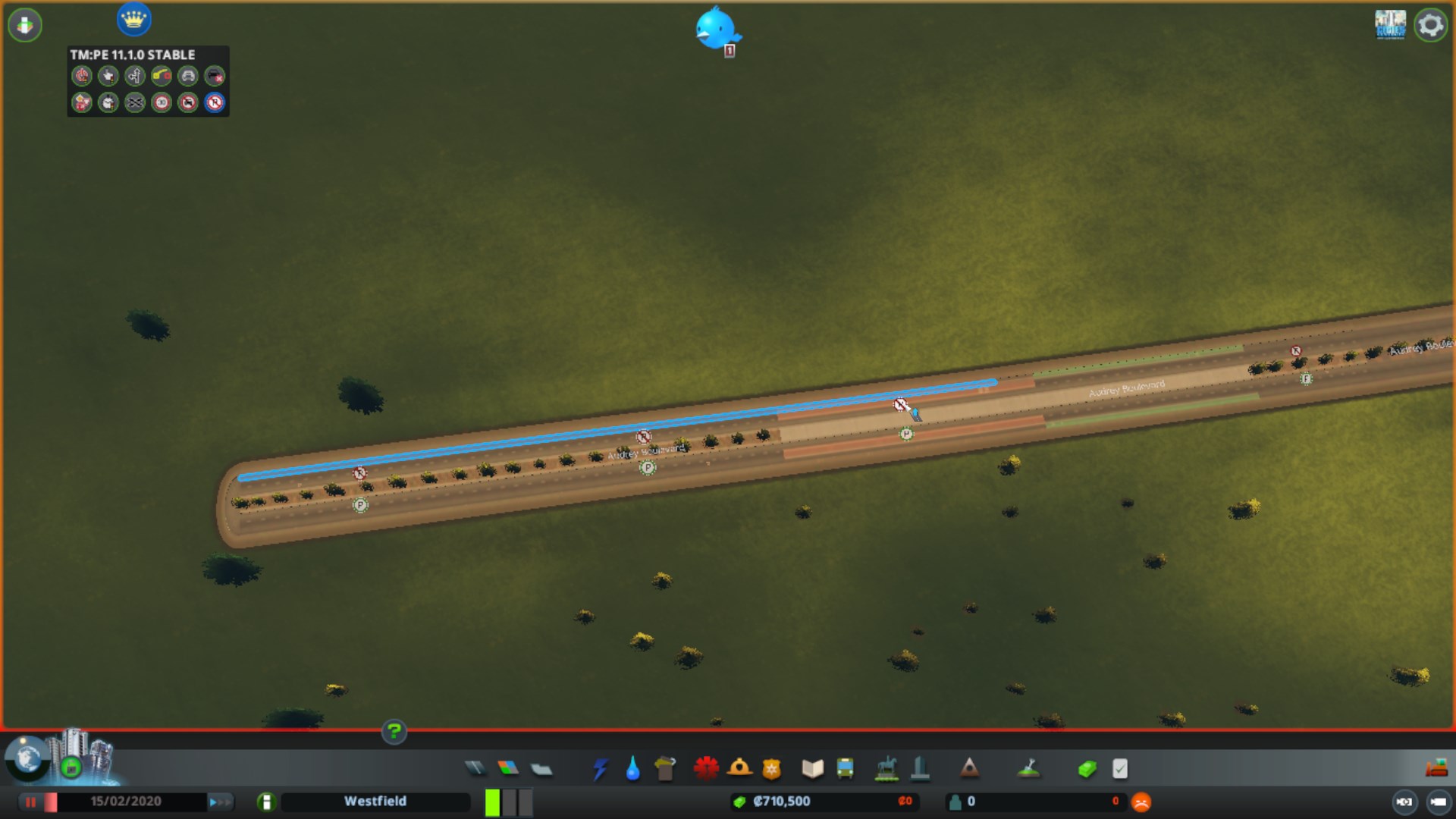
Task: Enable the Clear Traffic despawn toggle in TM:PE
Action: (x=215, y=76)
